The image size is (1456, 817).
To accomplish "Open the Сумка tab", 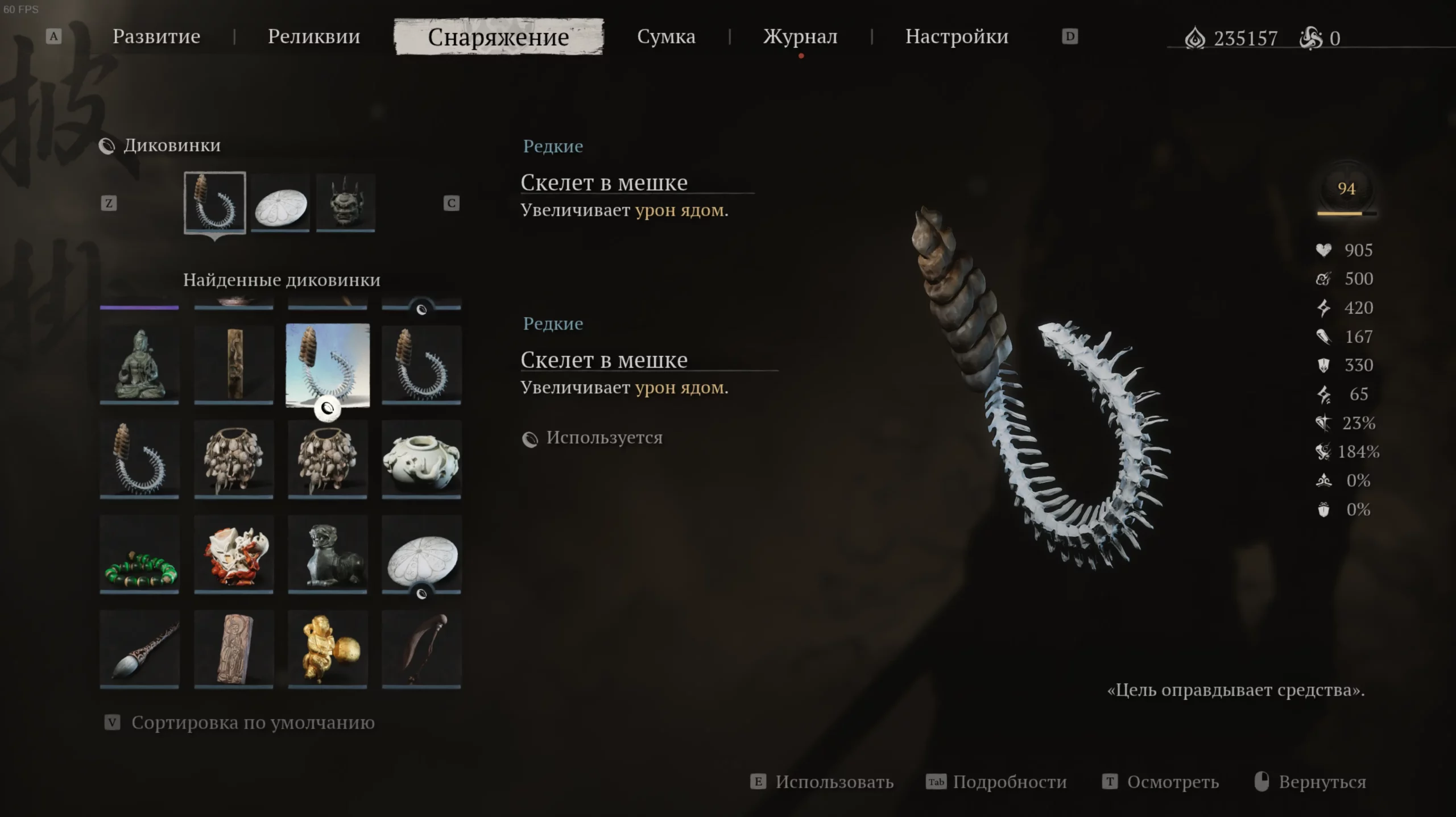I will tap(666, 37).
